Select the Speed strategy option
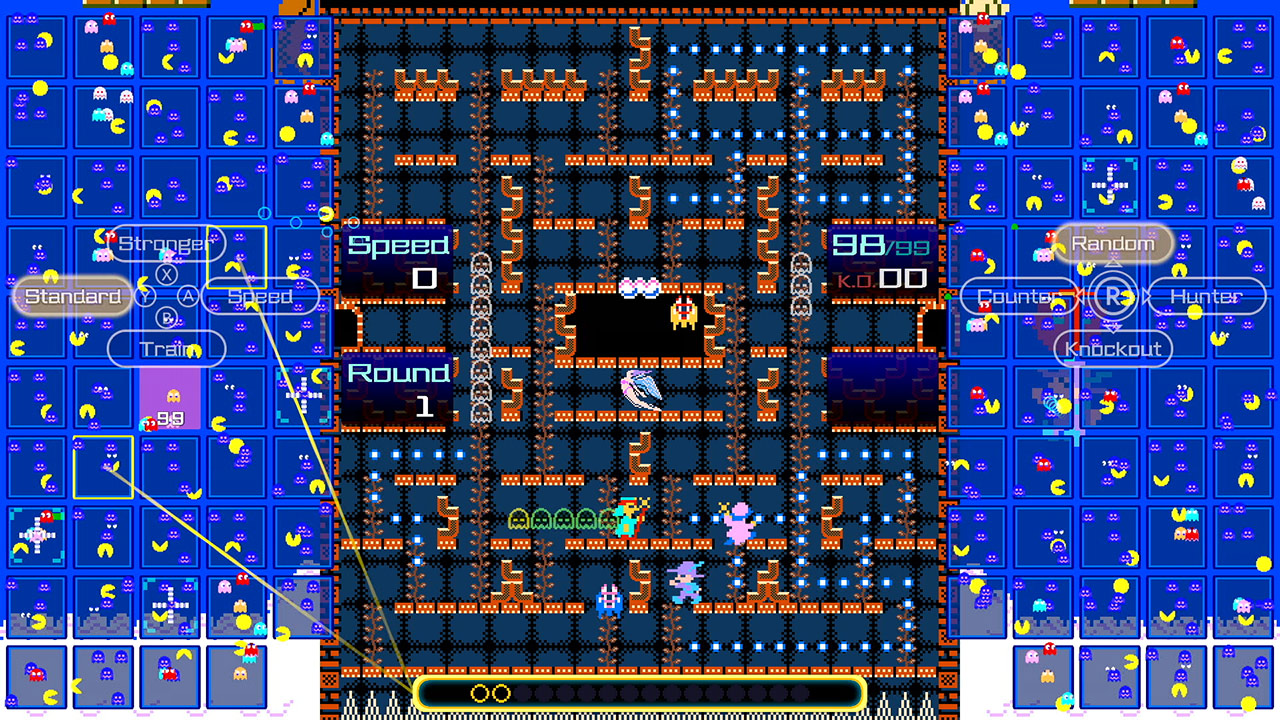The height and width of the screenshot is (720, 1280). point(260,297)
